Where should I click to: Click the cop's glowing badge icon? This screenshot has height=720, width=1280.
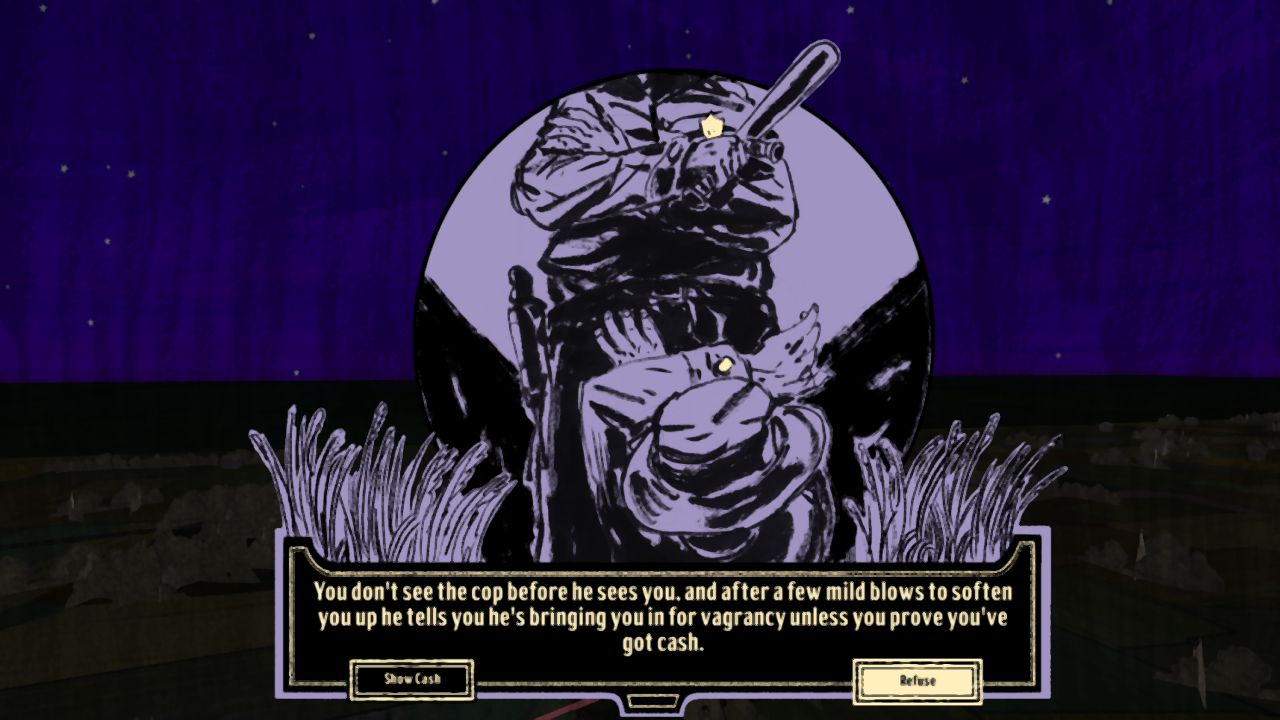[x=710, y=127]
